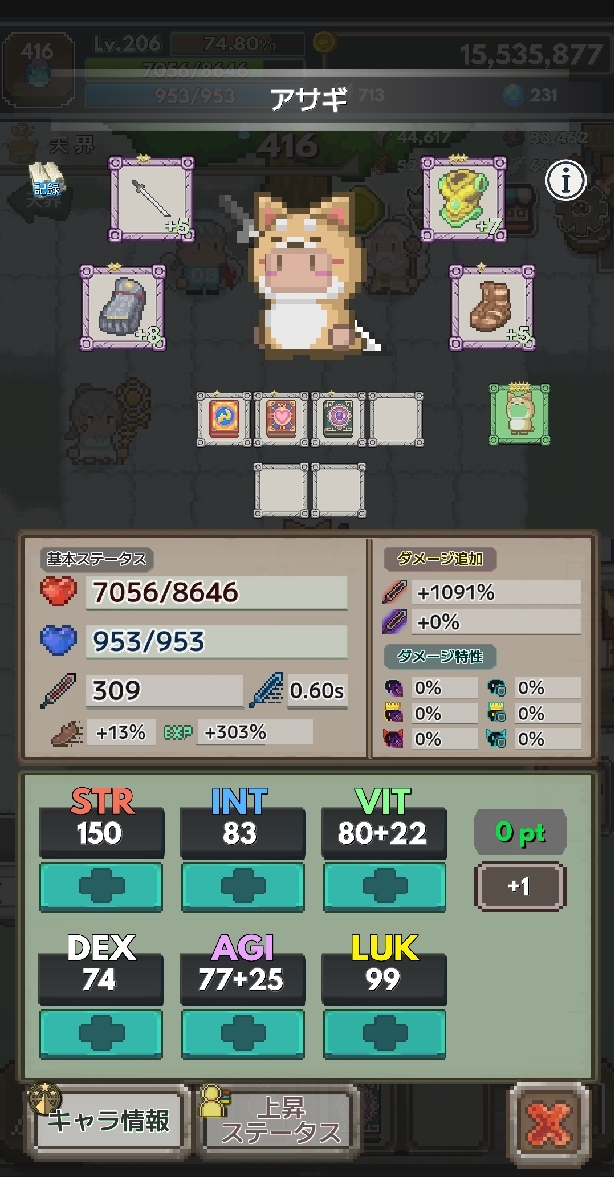This screenshot has height=1177, width=614.
Task: Select the golden helmet equipment slot
Action: [x=460, y=197]
